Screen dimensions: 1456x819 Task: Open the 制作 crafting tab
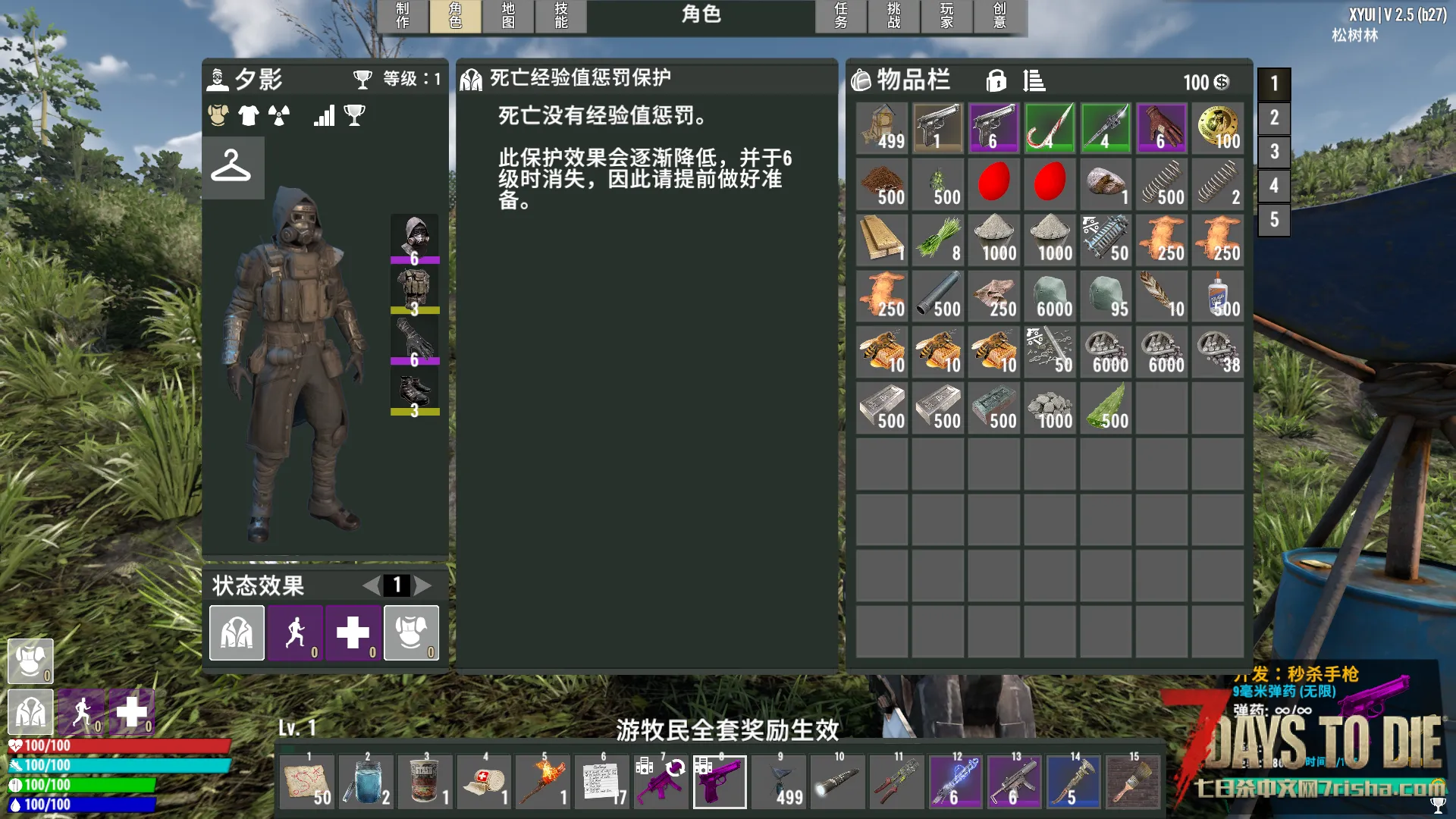403,16
